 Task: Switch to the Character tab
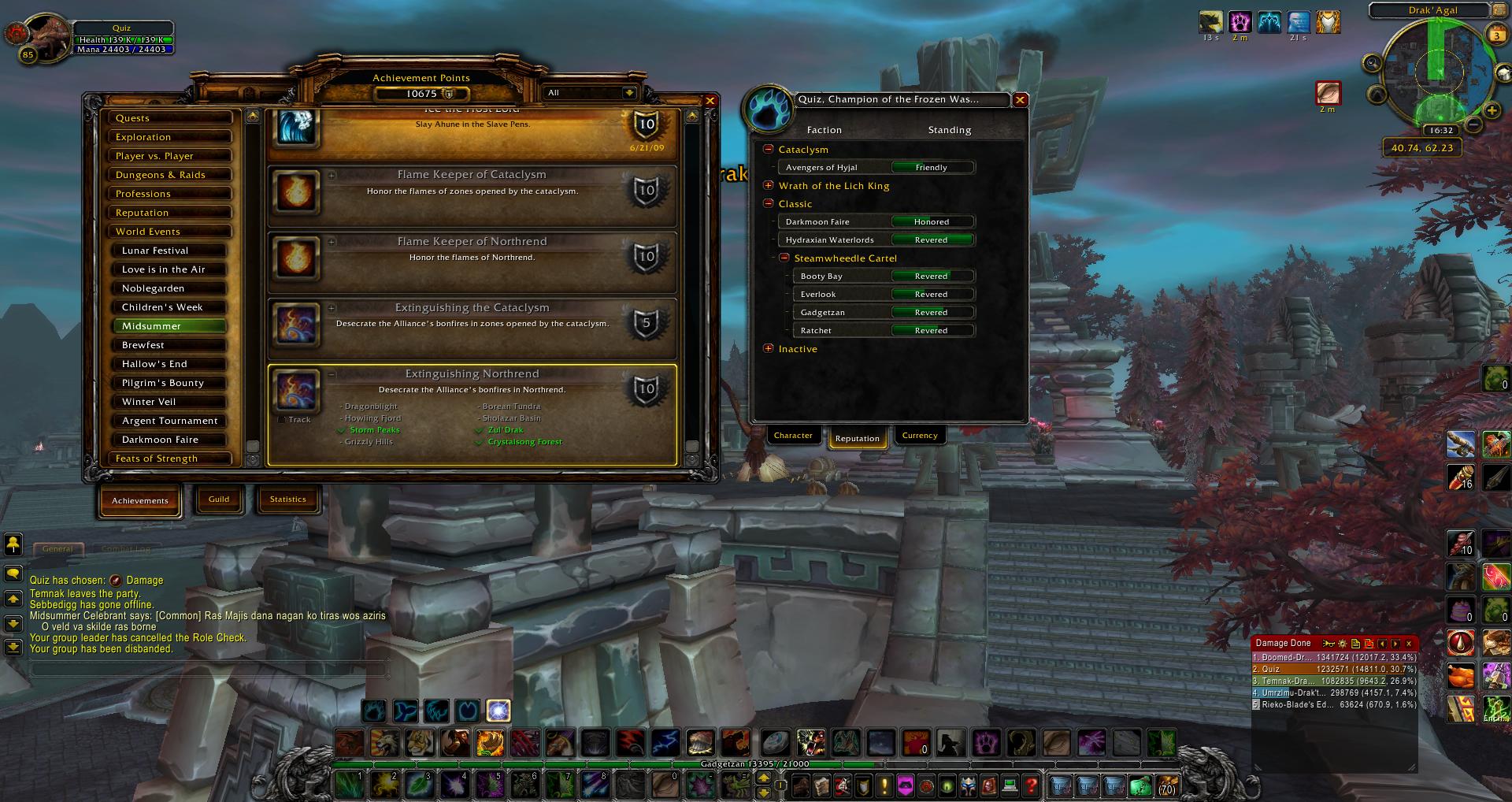[793, 436]
